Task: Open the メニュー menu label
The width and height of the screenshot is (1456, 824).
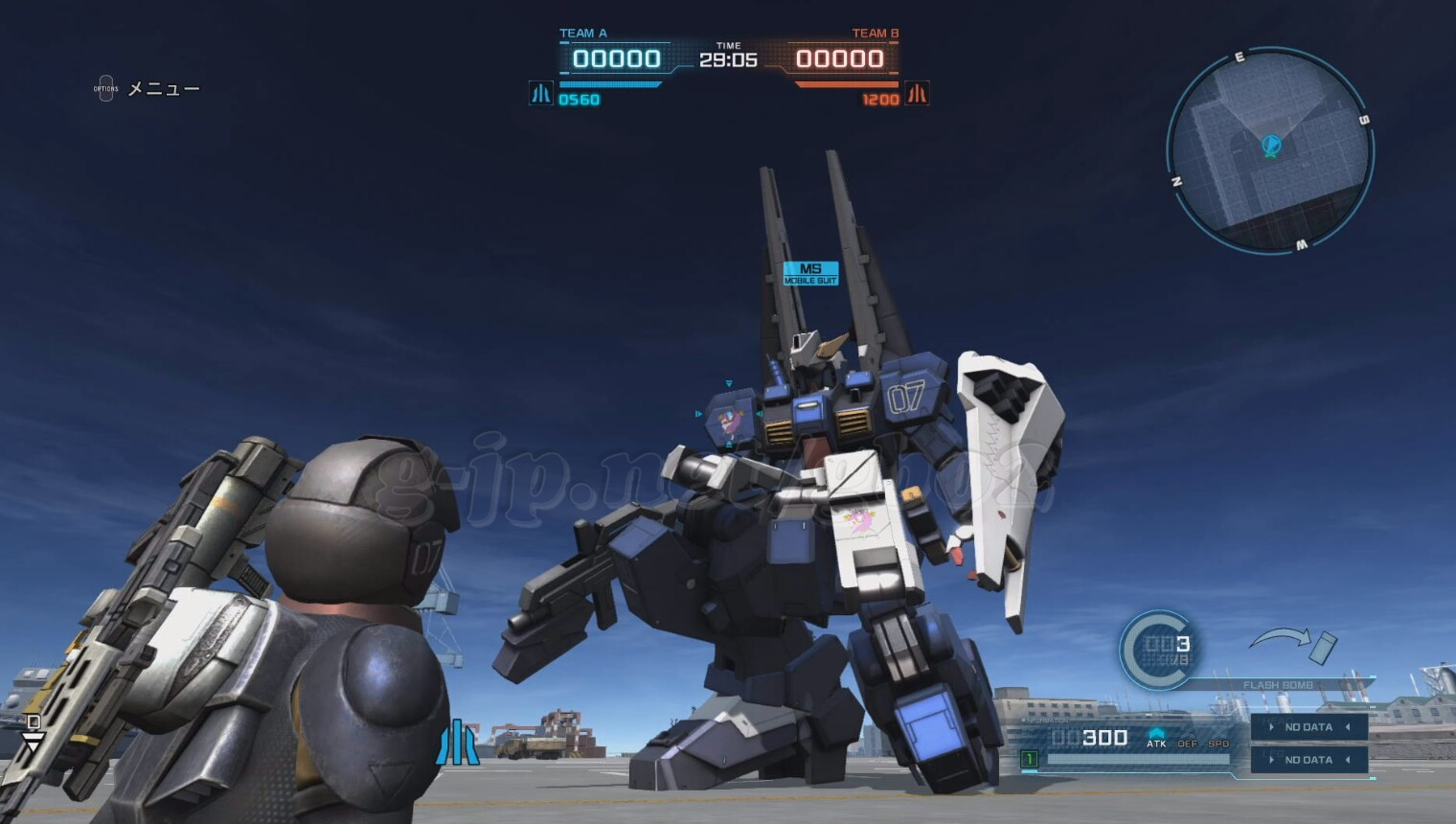Action: 163,89
